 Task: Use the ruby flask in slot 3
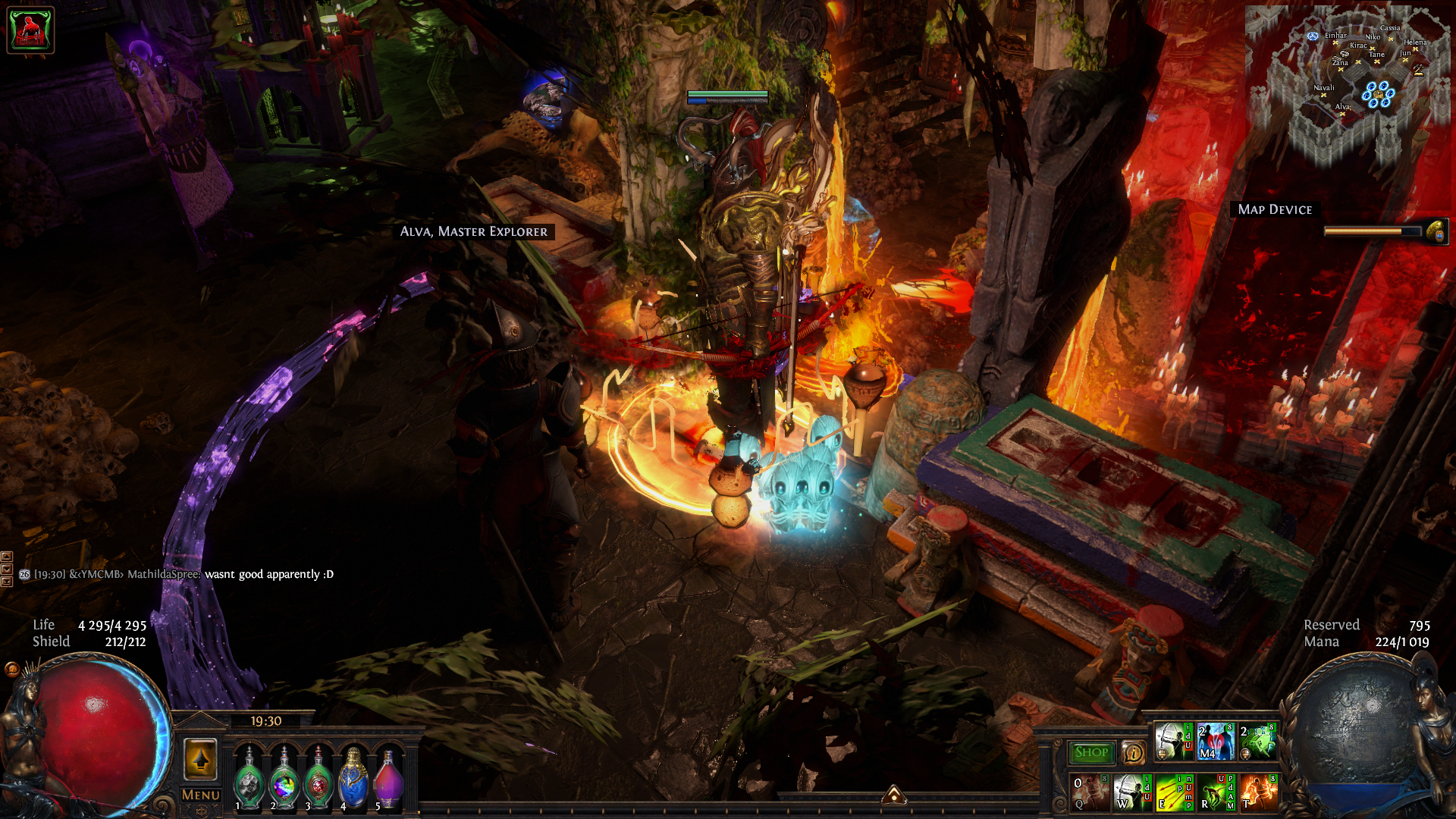318,781
